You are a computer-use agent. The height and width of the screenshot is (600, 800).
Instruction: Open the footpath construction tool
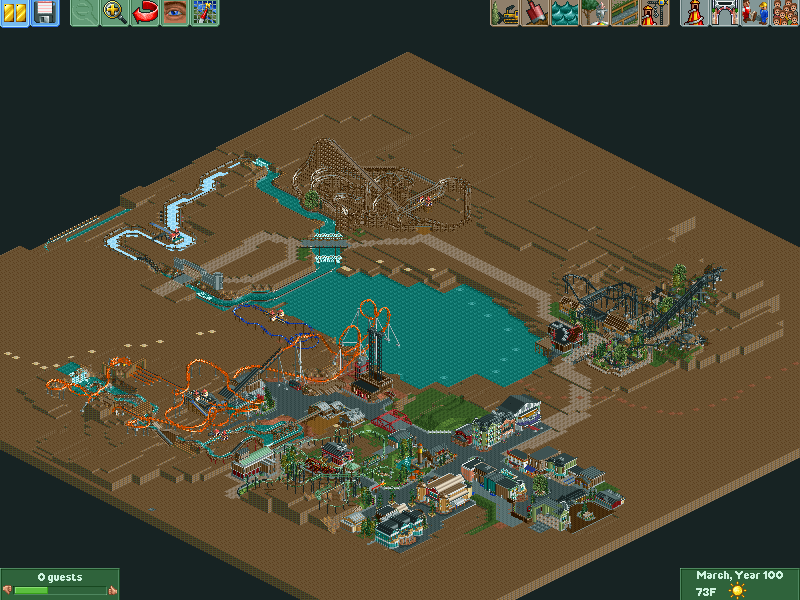625,13
